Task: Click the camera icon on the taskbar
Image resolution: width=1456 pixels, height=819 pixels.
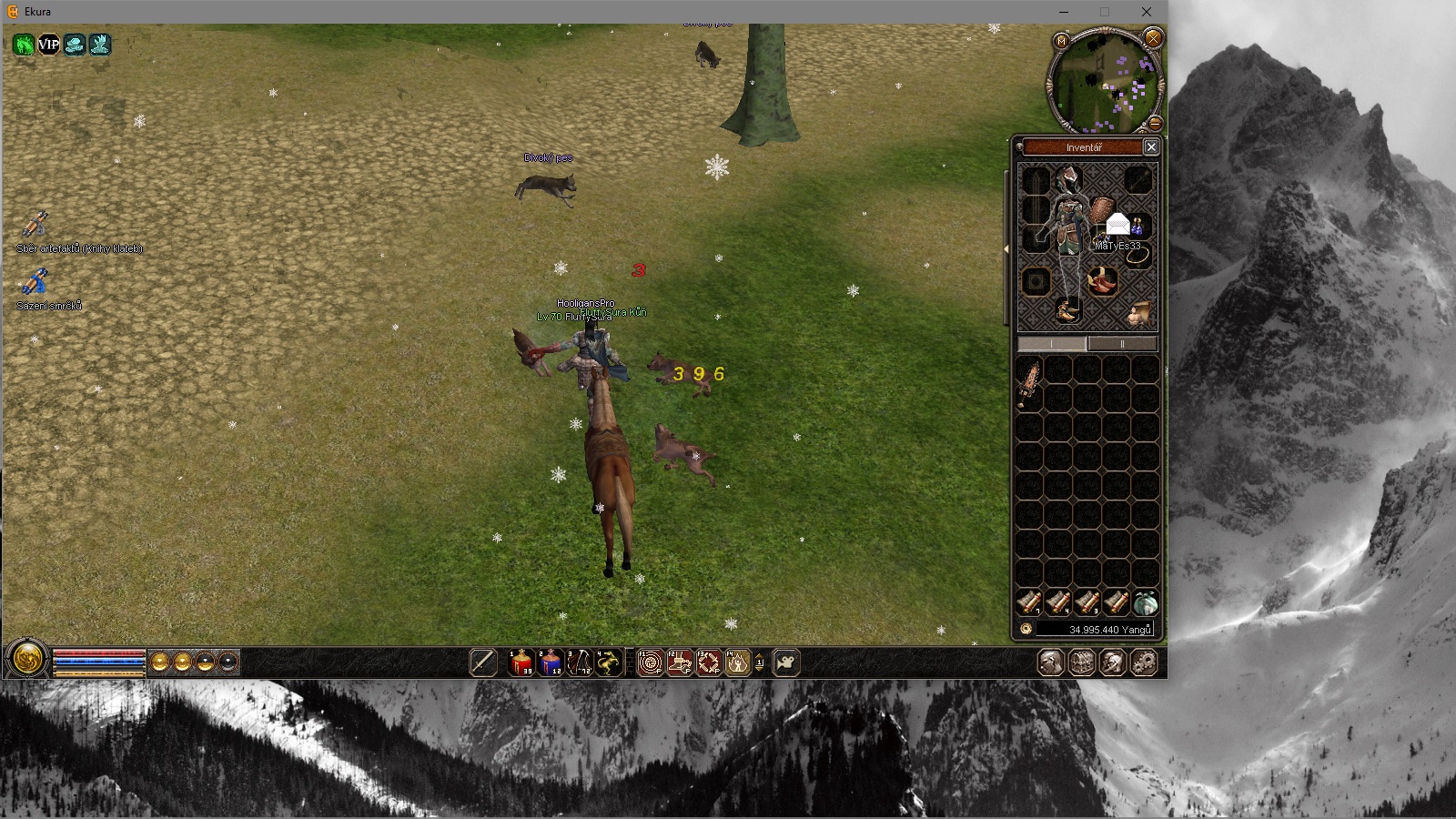Action: pos(785,662)
